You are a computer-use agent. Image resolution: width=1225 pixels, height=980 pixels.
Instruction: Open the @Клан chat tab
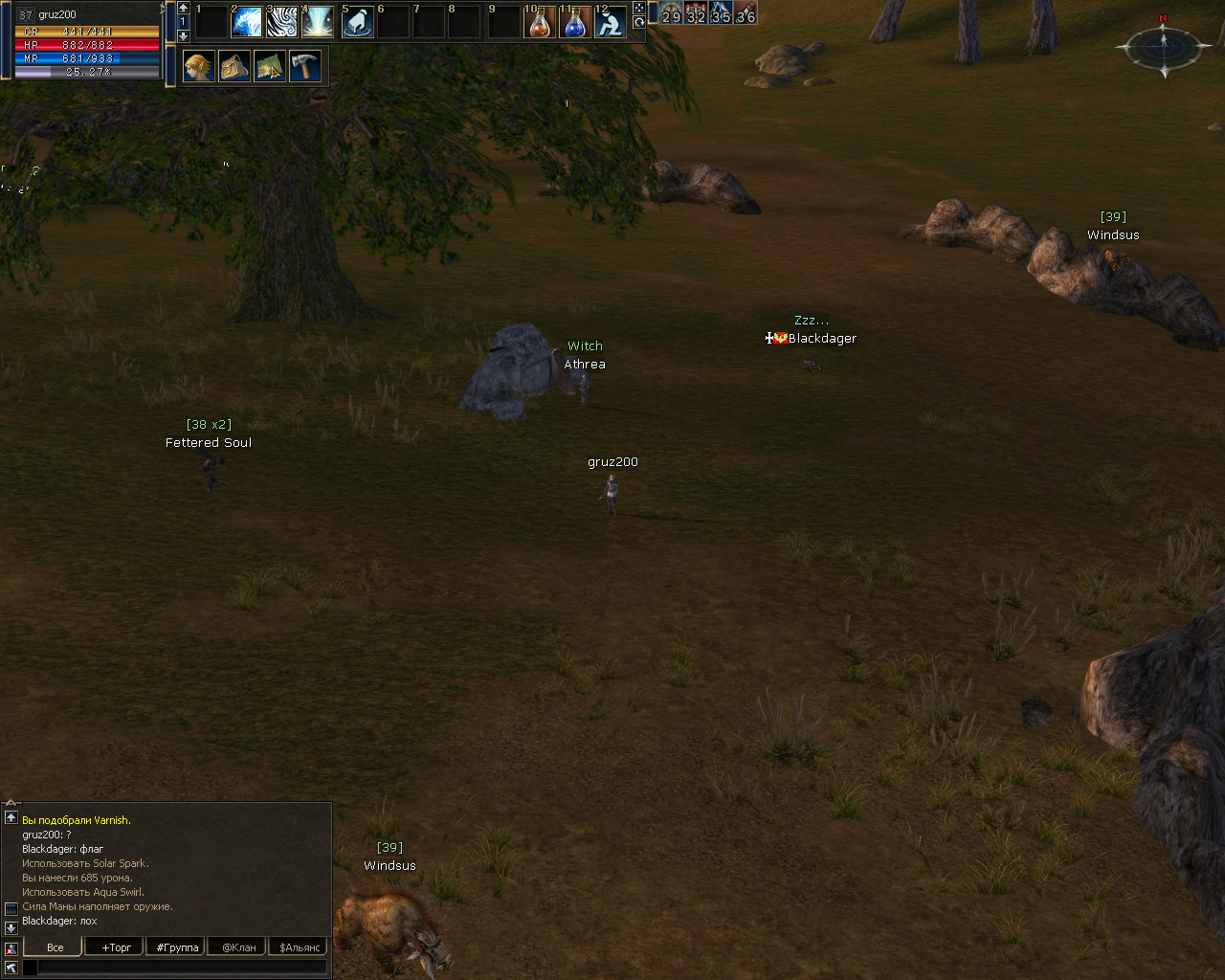[x=239, y=947]
